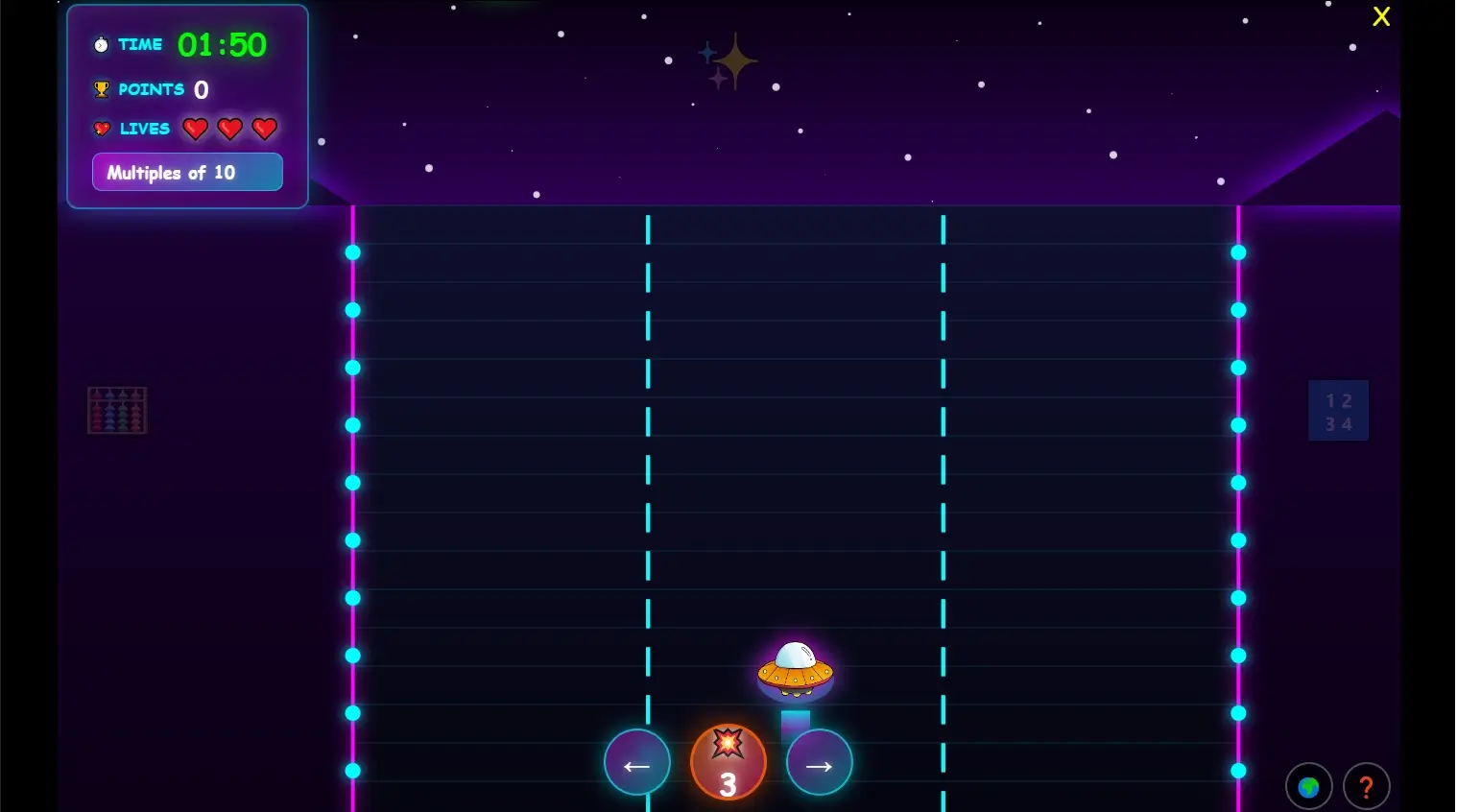Click the green timer reading 01:50
This screenshot has width=1457, height=812.
click(x=223, y=44)
